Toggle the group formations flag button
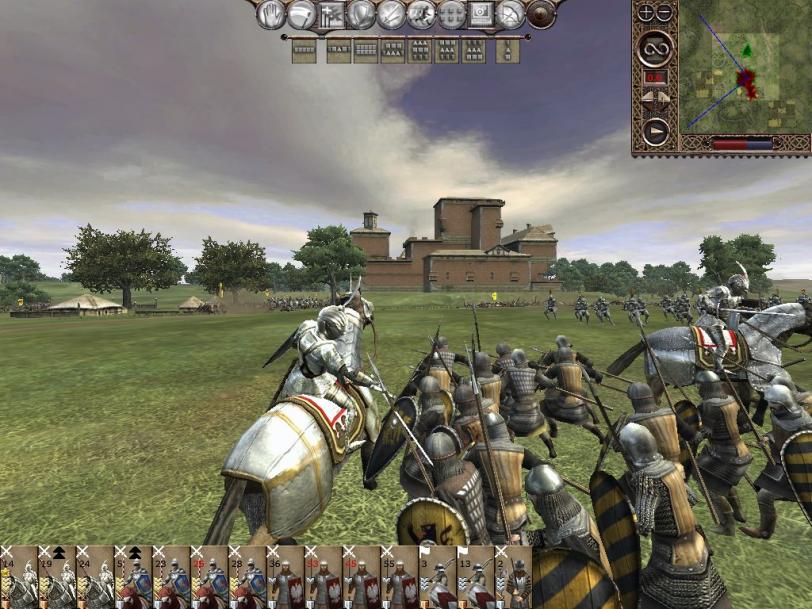Screen dimensions: 812x609 click(x=331, y=14)
